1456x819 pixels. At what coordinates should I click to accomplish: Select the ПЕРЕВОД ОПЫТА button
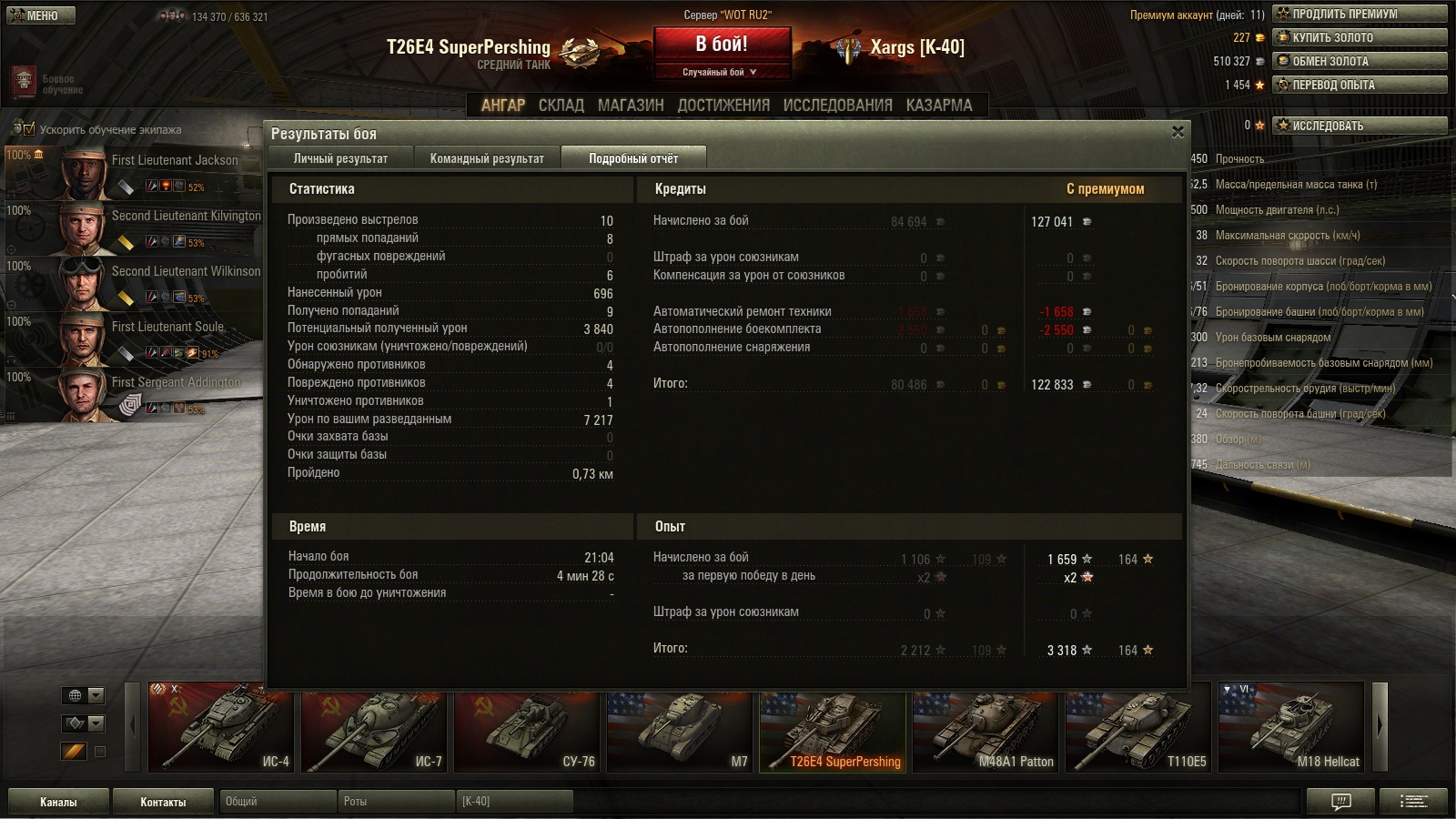[x=1360, y=85]
